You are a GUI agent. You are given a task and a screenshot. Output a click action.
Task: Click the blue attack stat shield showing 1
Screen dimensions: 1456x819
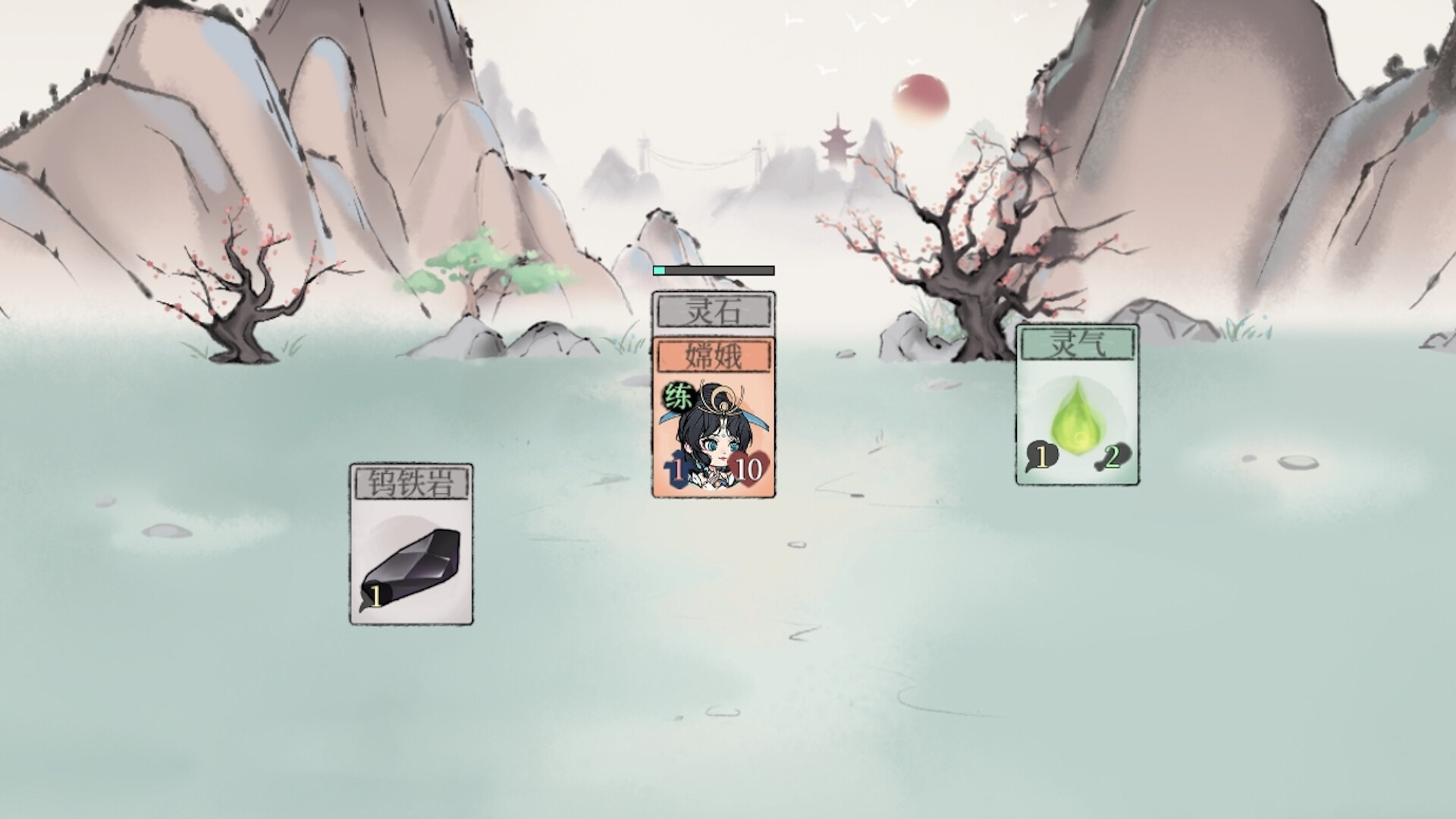click(675, 469)
